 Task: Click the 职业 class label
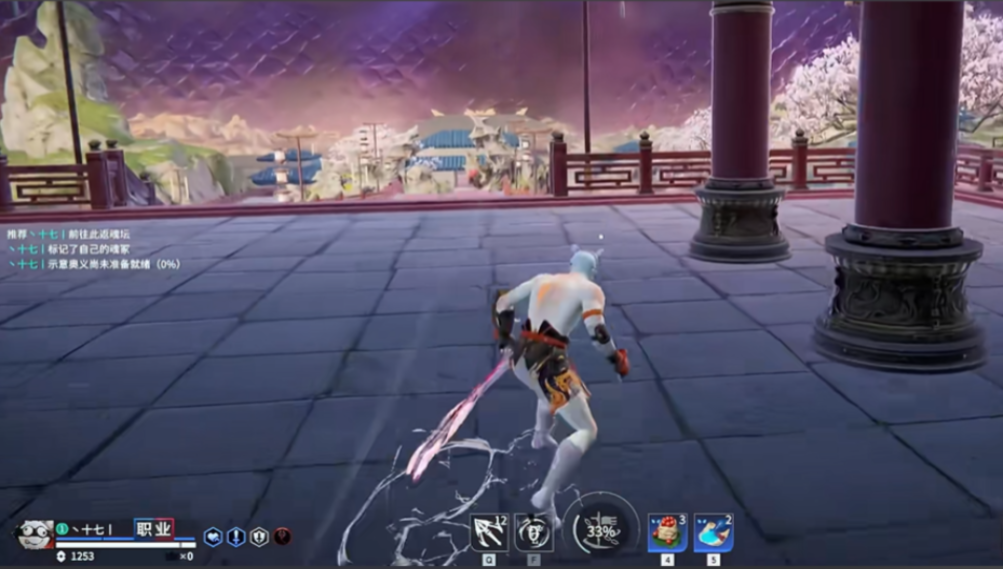(154, 528)
